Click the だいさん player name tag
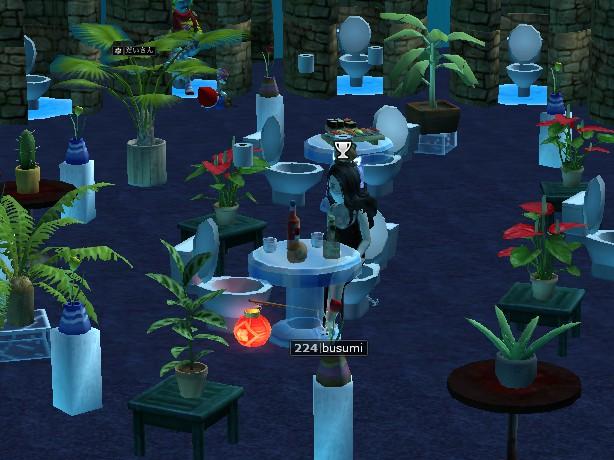The image size is (614, 460). [x=135, y=49]
